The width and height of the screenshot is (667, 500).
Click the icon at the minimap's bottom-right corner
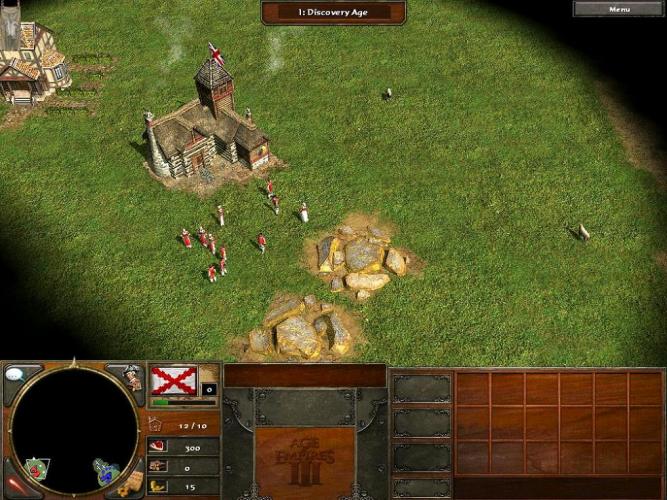(128, 486)
